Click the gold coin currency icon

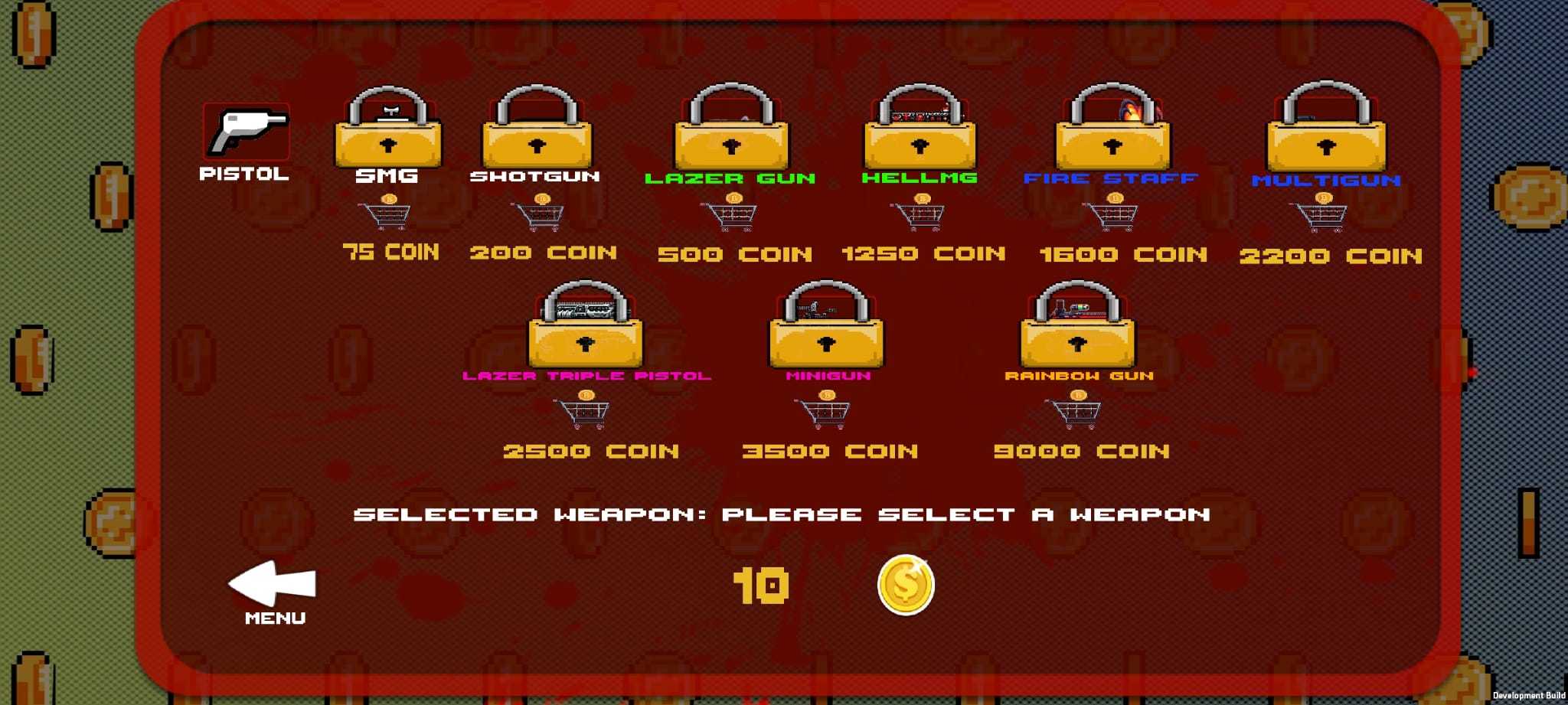(906, 585)
